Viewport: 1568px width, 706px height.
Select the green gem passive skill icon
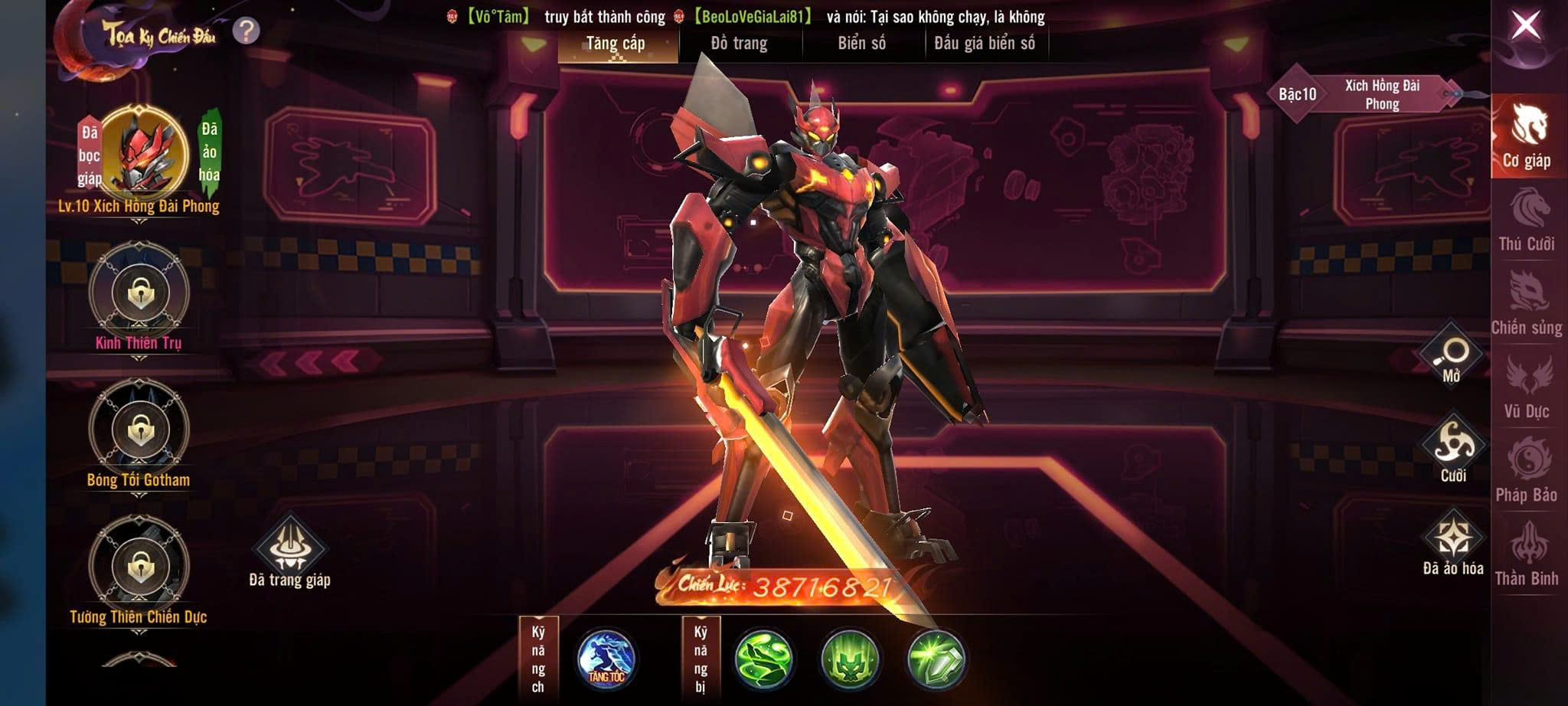(x=936, y=659)
